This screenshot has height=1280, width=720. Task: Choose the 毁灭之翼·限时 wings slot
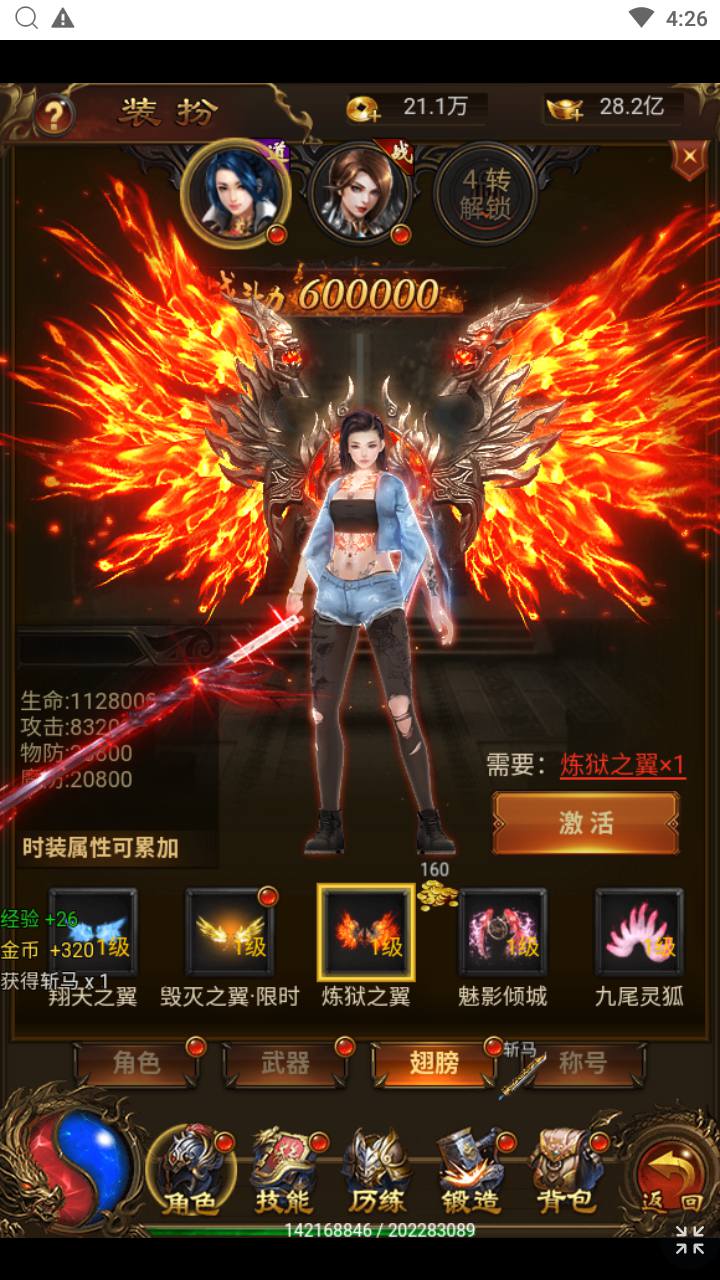point(230,932)
